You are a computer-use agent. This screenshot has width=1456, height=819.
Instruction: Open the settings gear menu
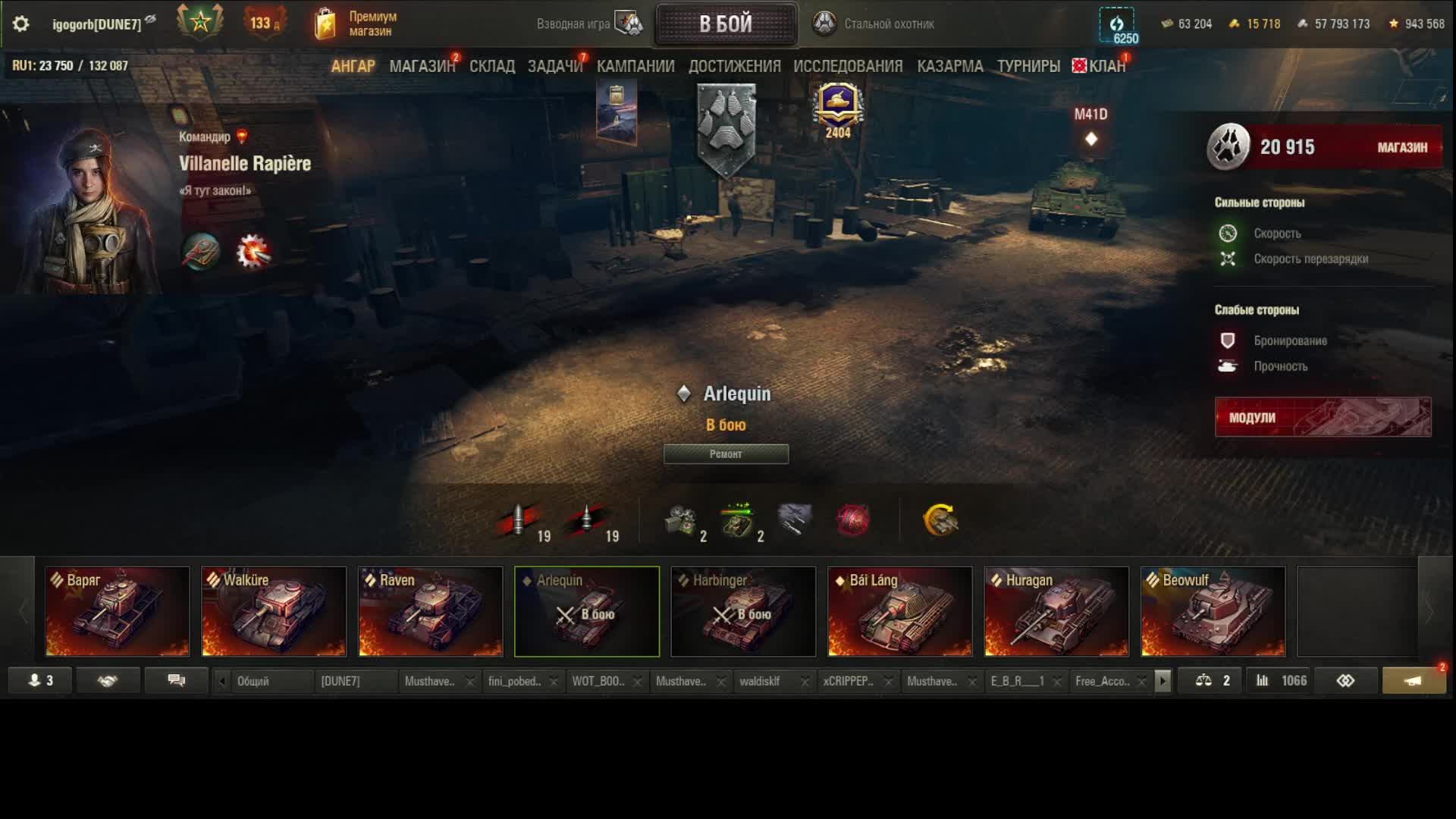pyautogui.click(x=21, y=24)
